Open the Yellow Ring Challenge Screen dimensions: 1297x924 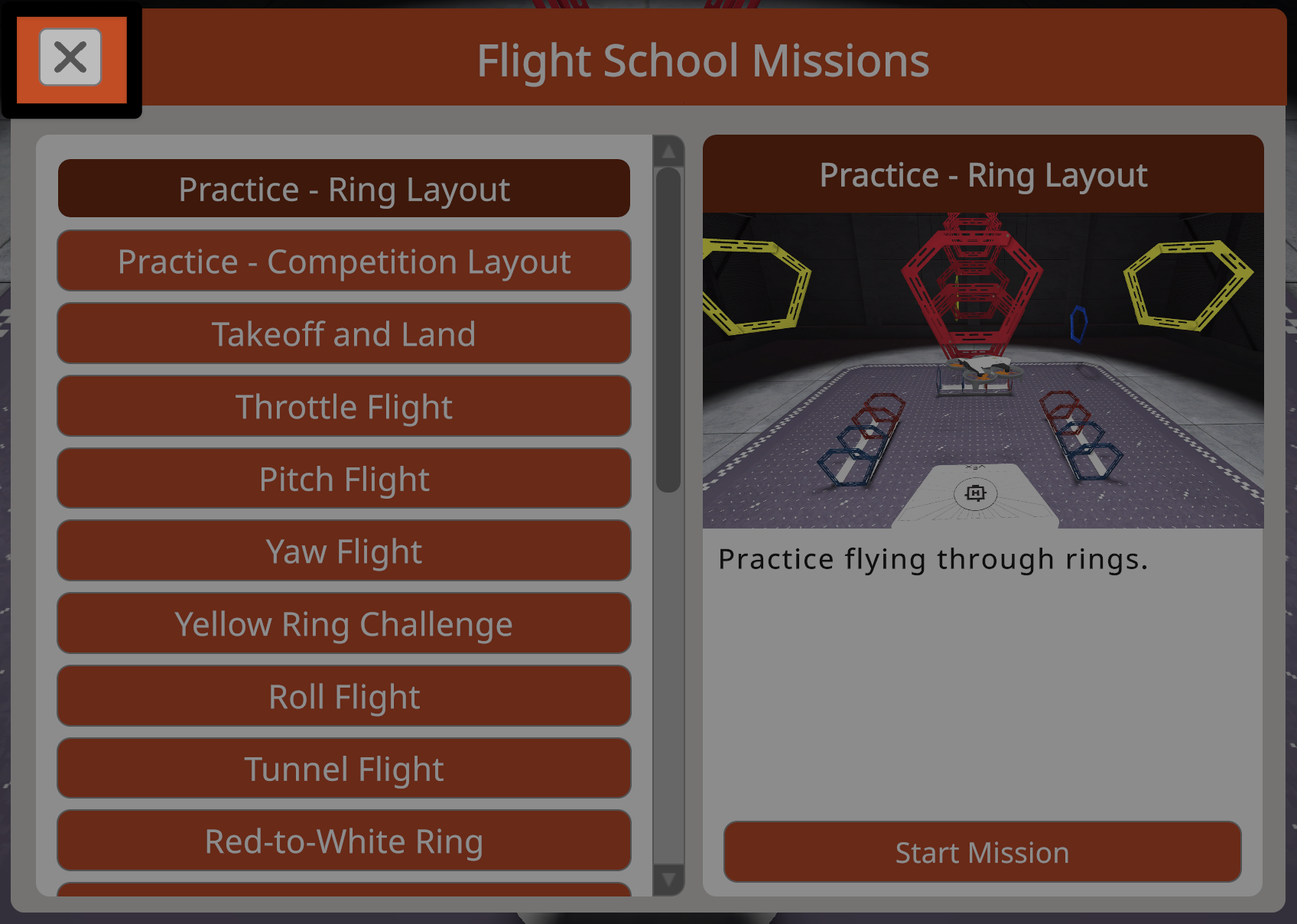(x=343, y=623)
